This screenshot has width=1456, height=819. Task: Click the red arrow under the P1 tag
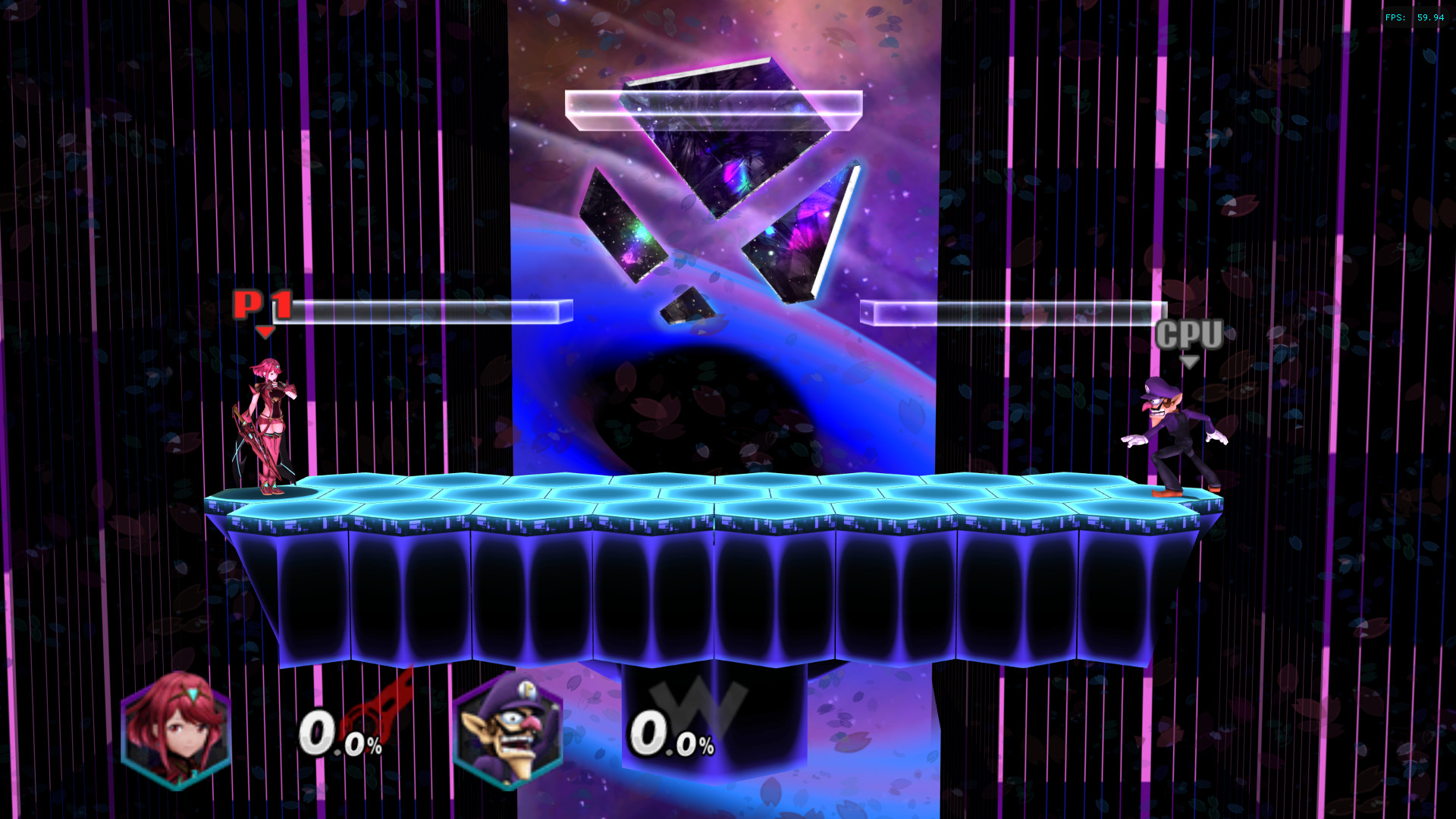pyautogui.click(x=265, y=331)
